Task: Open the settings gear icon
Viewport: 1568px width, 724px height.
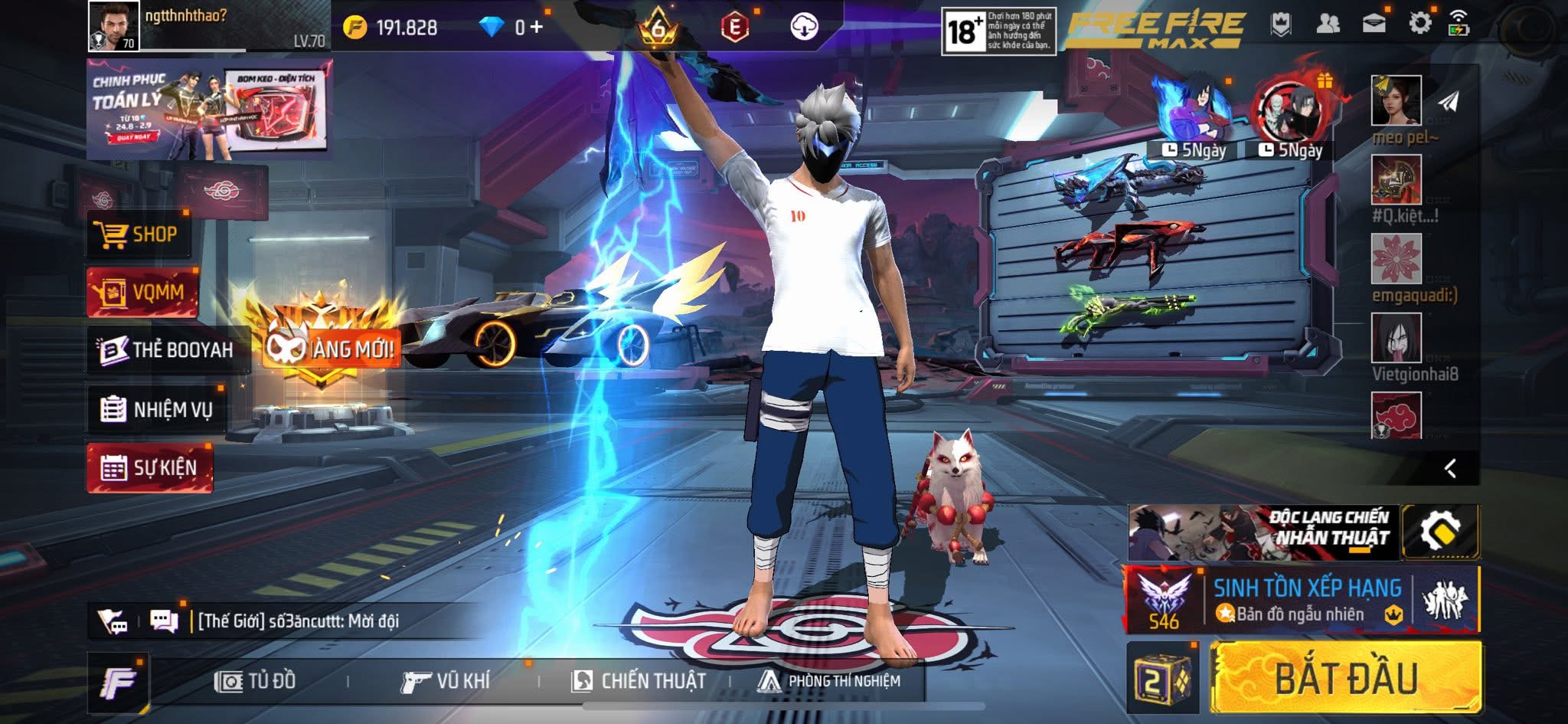Action: pos(1419,24)
